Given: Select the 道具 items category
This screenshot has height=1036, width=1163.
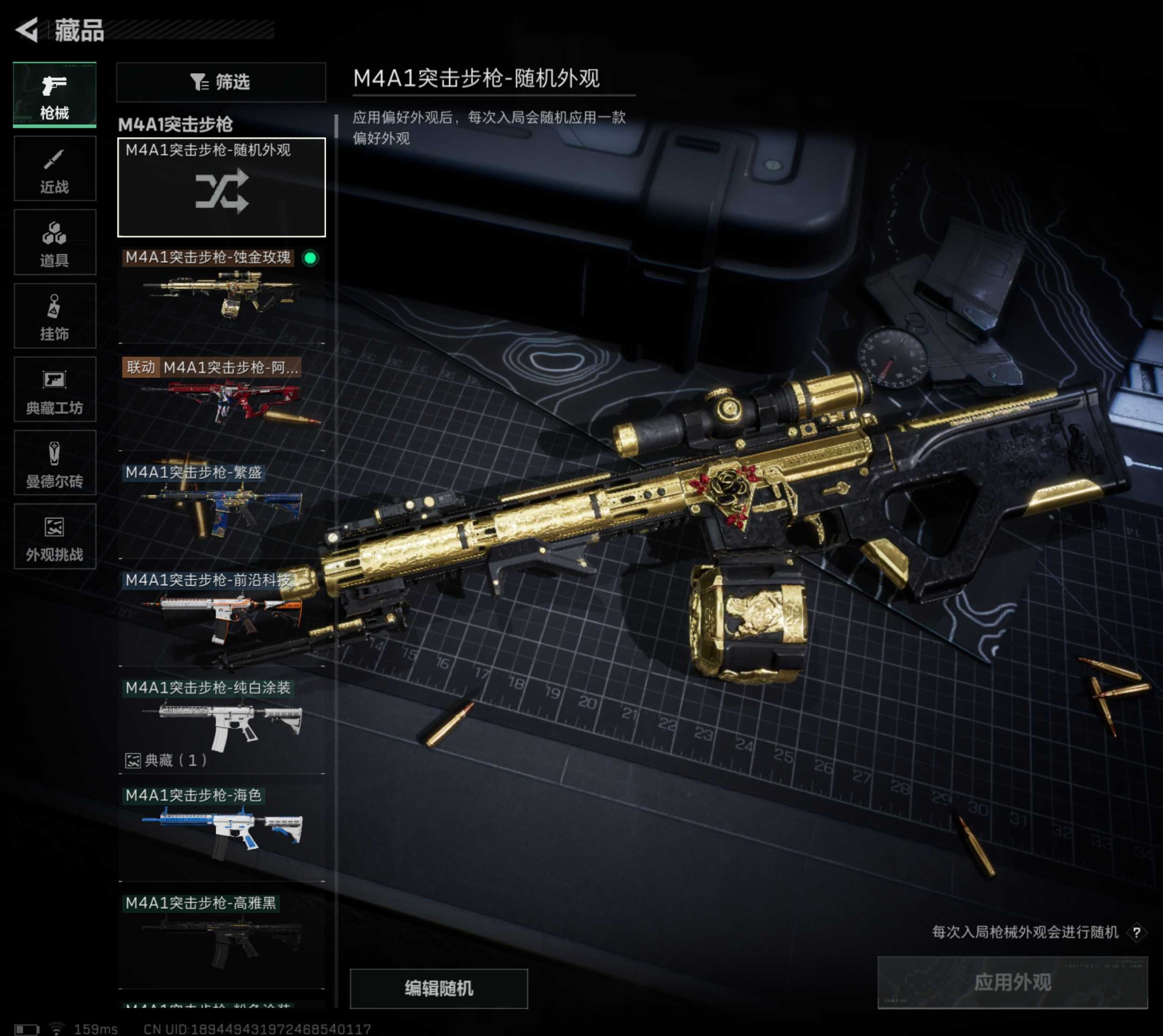Looking at the screenshot, I should pyautogui.click(x=55, y=243).
